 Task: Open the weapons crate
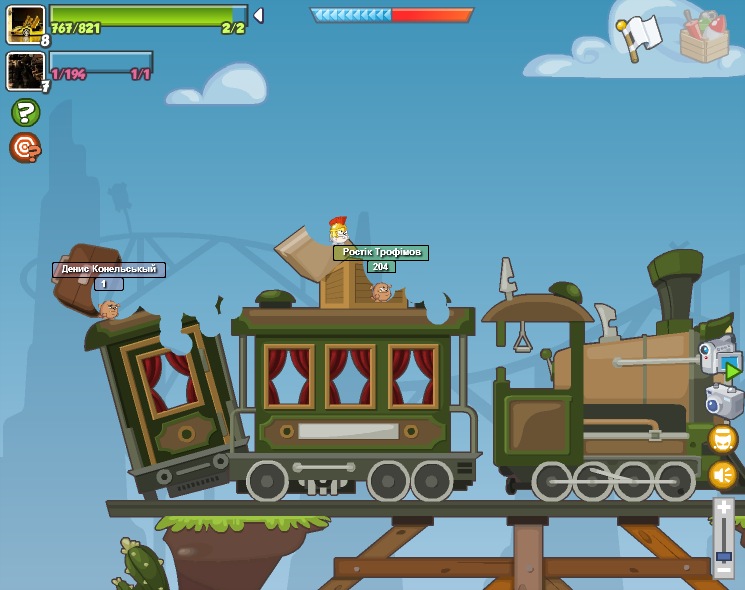pyautogui.click(x=704, y=37)
